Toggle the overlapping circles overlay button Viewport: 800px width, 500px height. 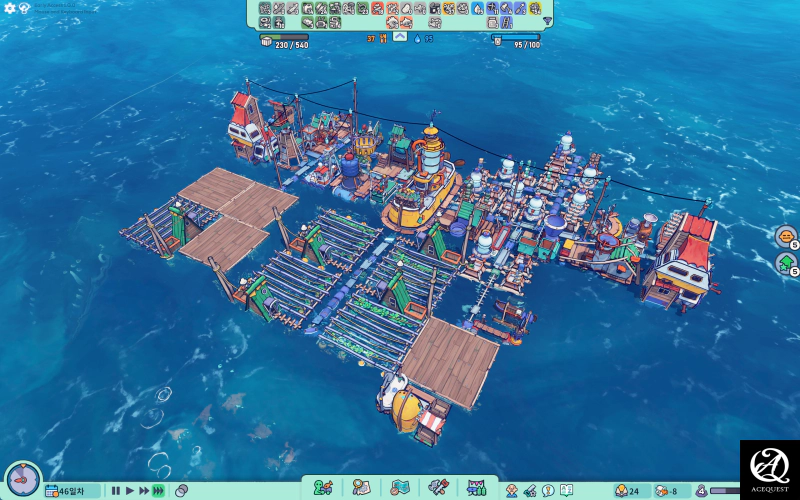(x=181, y=491)
